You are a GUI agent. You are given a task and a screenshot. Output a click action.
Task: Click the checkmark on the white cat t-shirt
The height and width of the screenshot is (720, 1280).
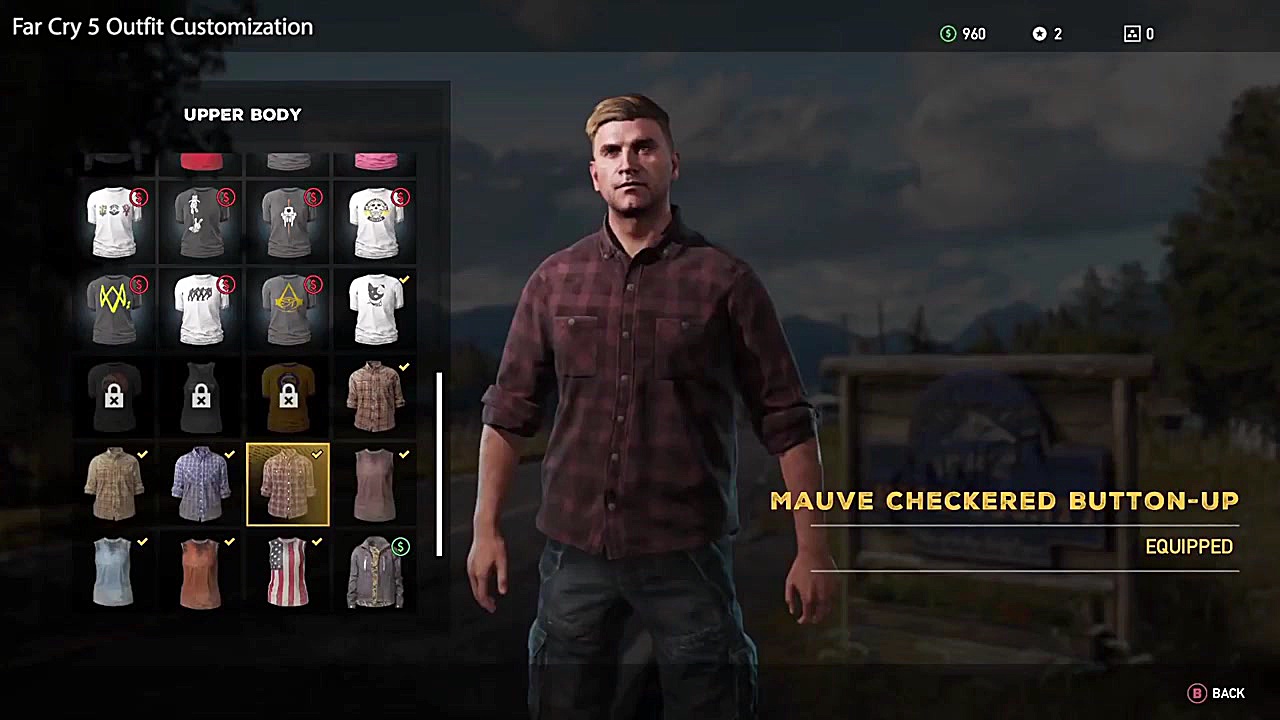coord(403,281)
